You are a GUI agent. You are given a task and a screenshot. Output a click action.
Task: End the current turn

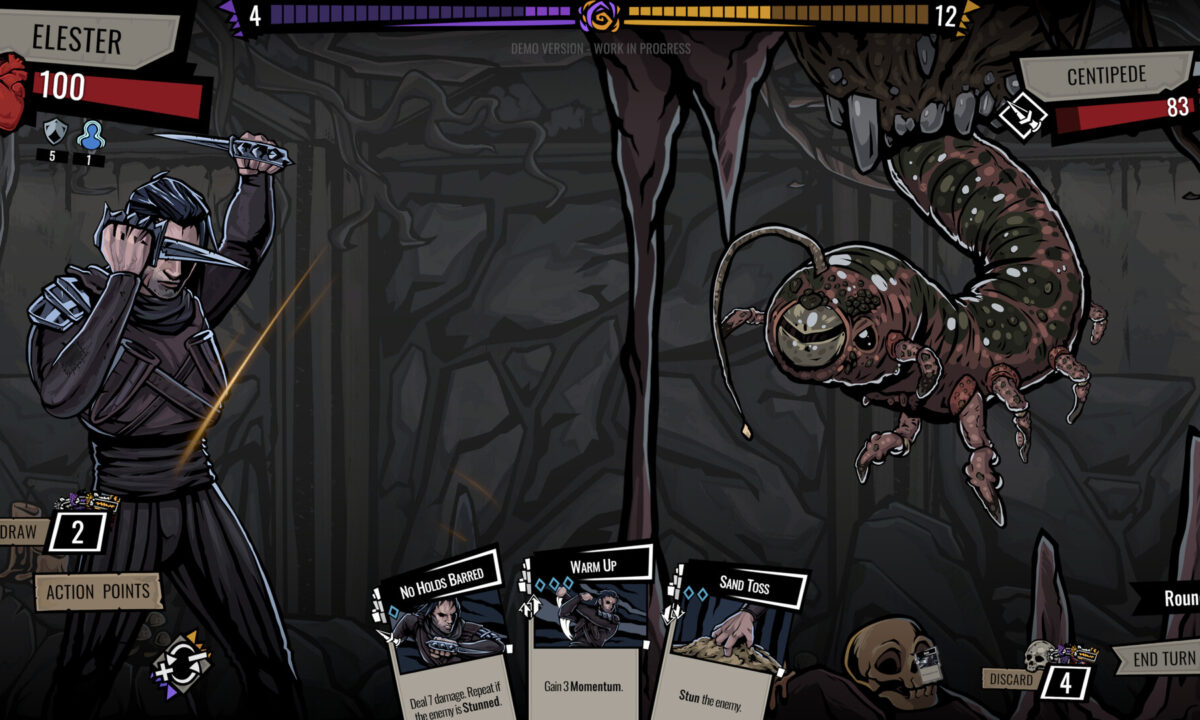coord(1163,659)
